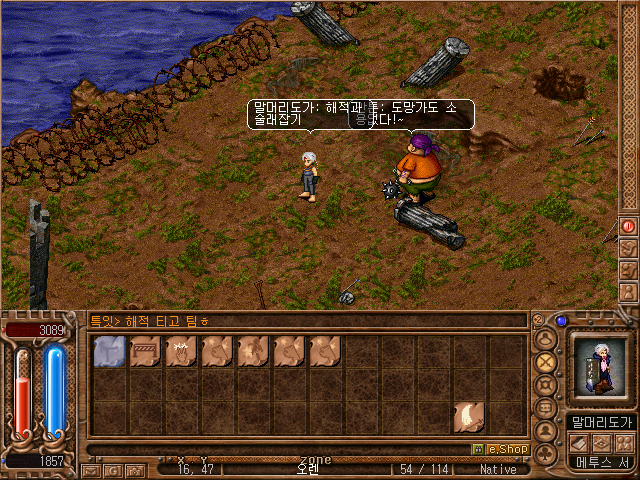Select the sparkling hands scroll
Screen dimensions: 640x480
tap(181, 352)
